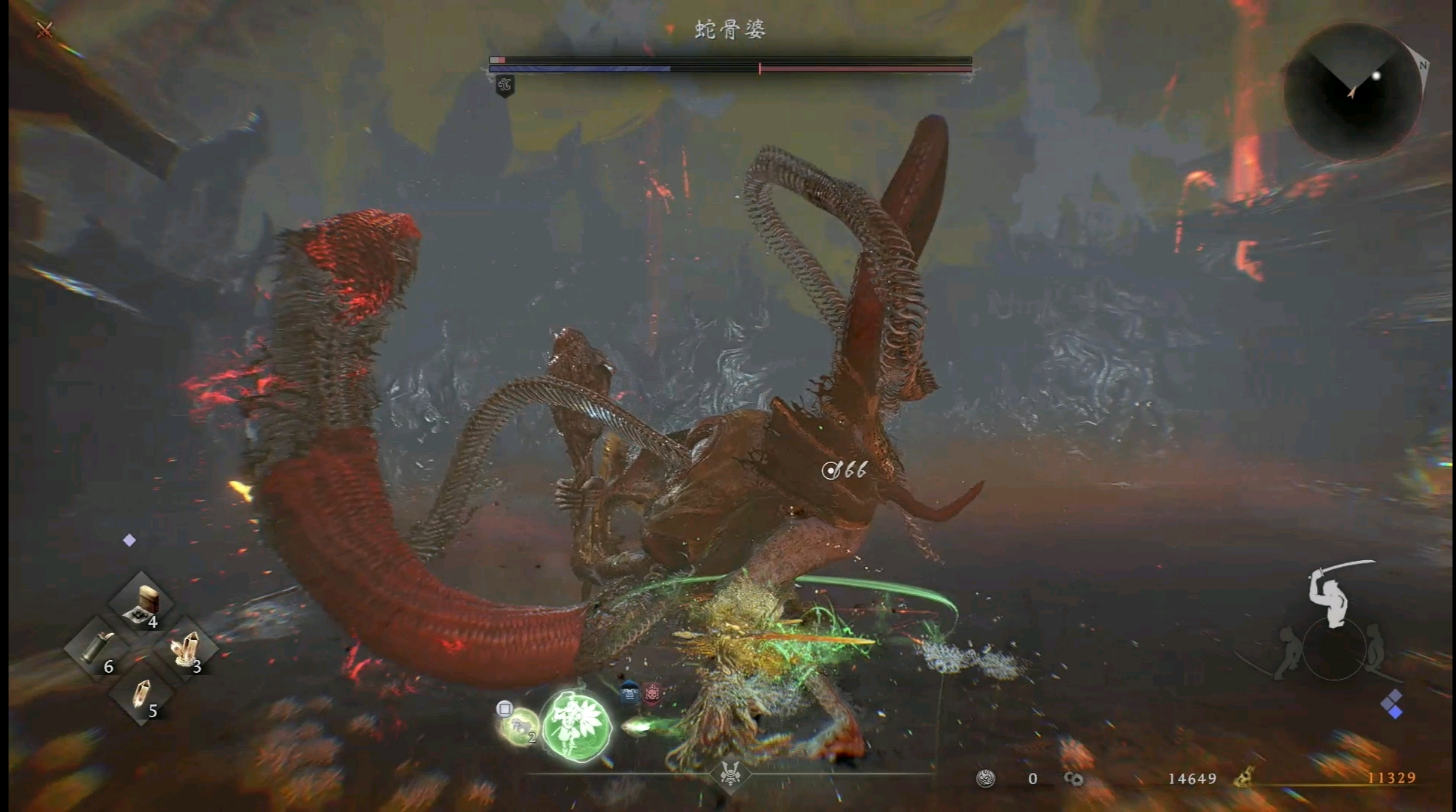
Task: Click the circular compass minimap
Action: (x=1352, y=92)
